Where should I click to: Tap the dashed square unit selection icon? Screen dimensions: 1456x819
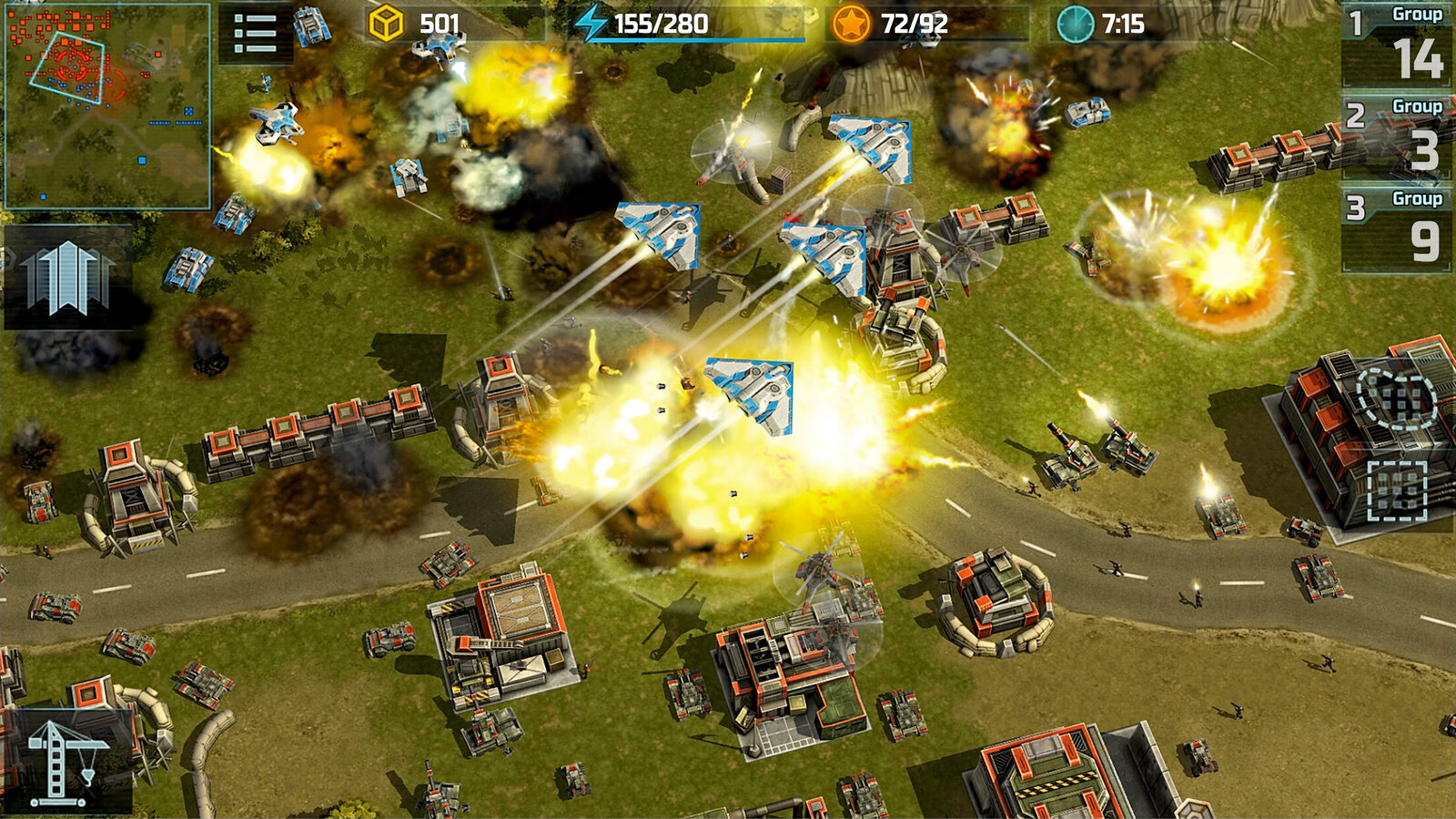[1397, 490]
